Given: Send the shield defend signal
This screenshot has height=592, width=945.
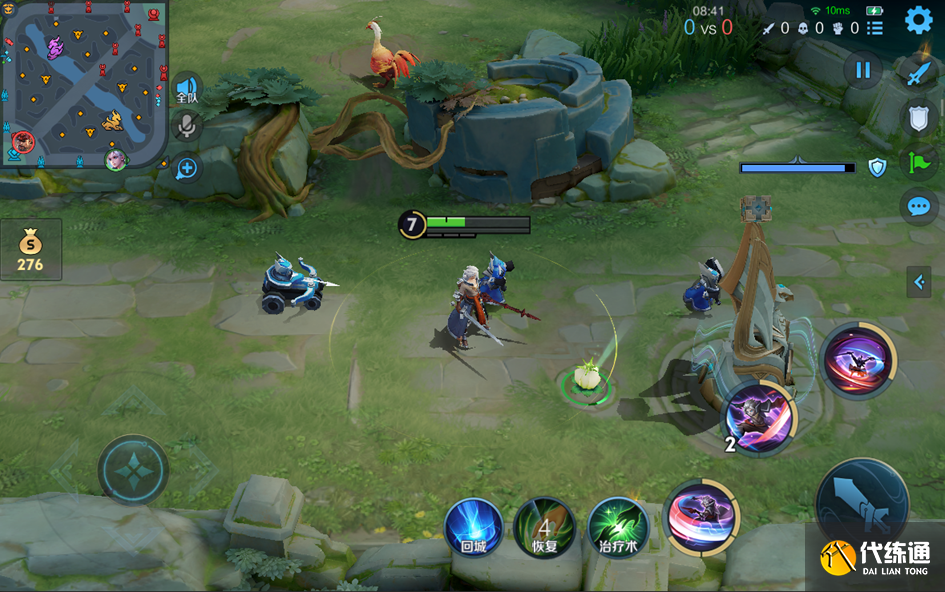Looking at the screenshot, I should pyautogui.click(x=918, y=117).
